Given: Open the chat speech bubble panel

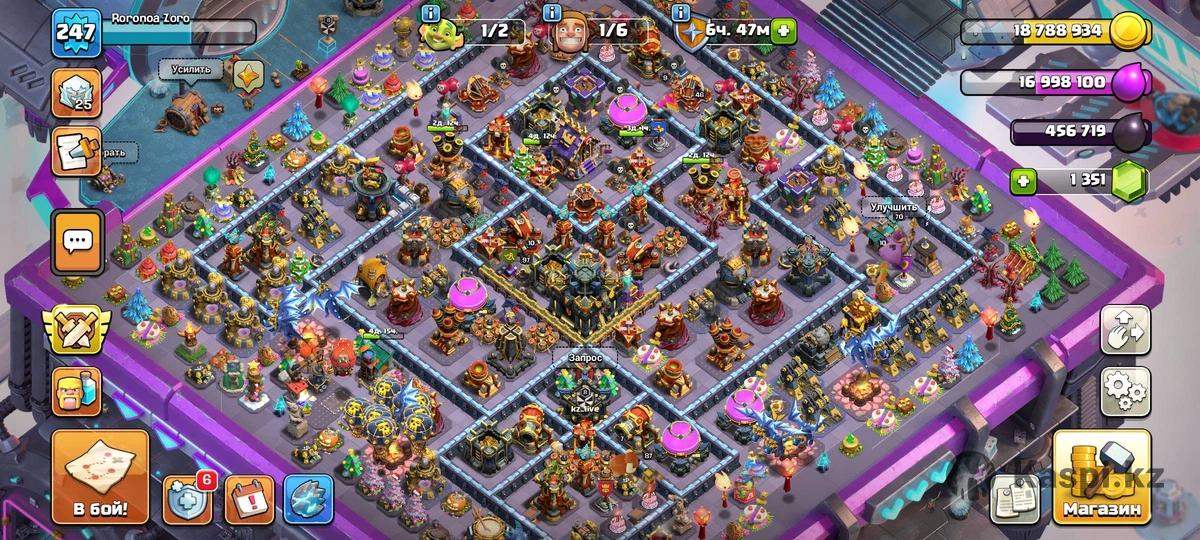Looking at the screenshot, I should pyautogui.click(x=77, y=241).
